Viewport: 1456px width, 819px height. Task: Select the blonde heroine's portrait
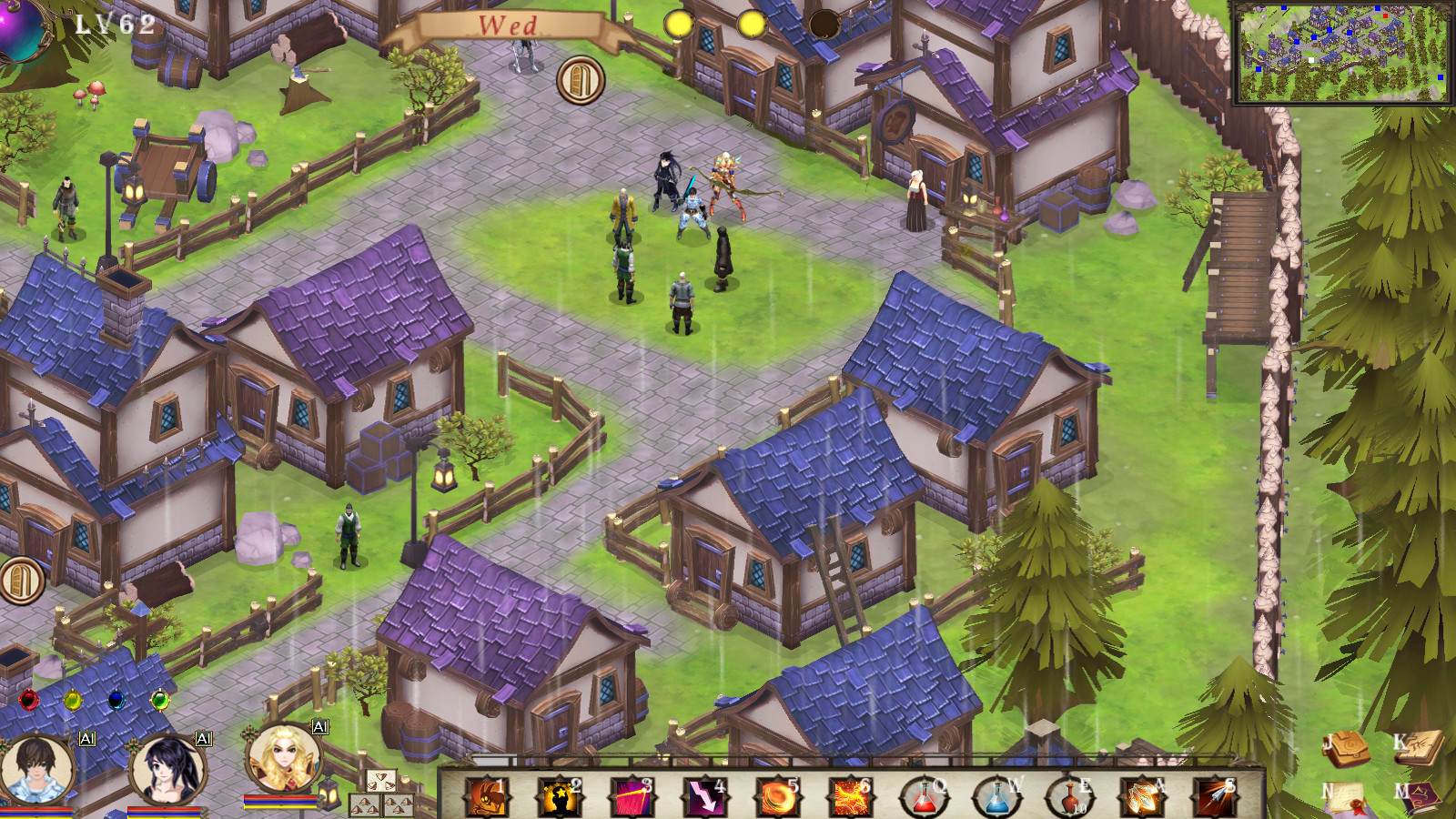(x=285, y=758)
